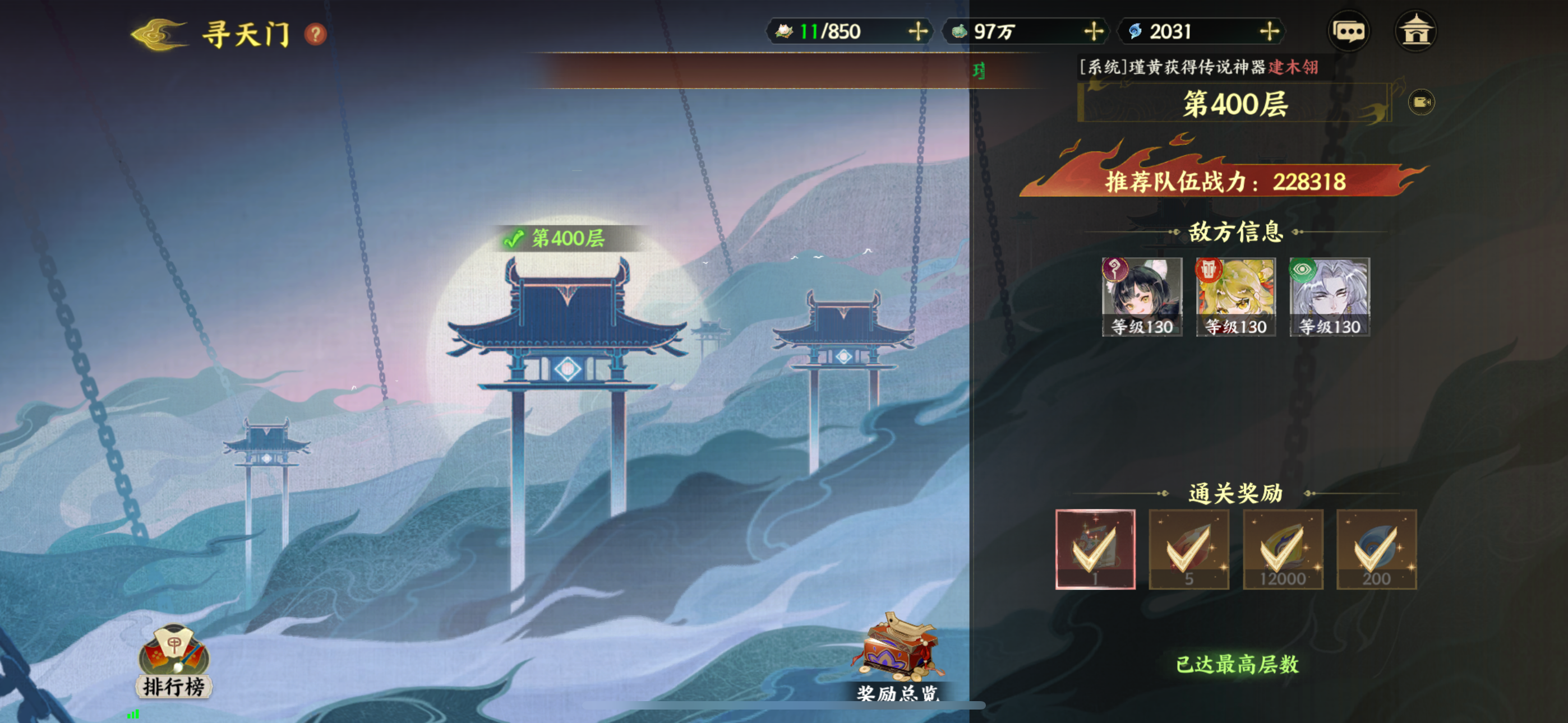Add more jade beside 2031
1568x723 pixels.
[1269, 31]
